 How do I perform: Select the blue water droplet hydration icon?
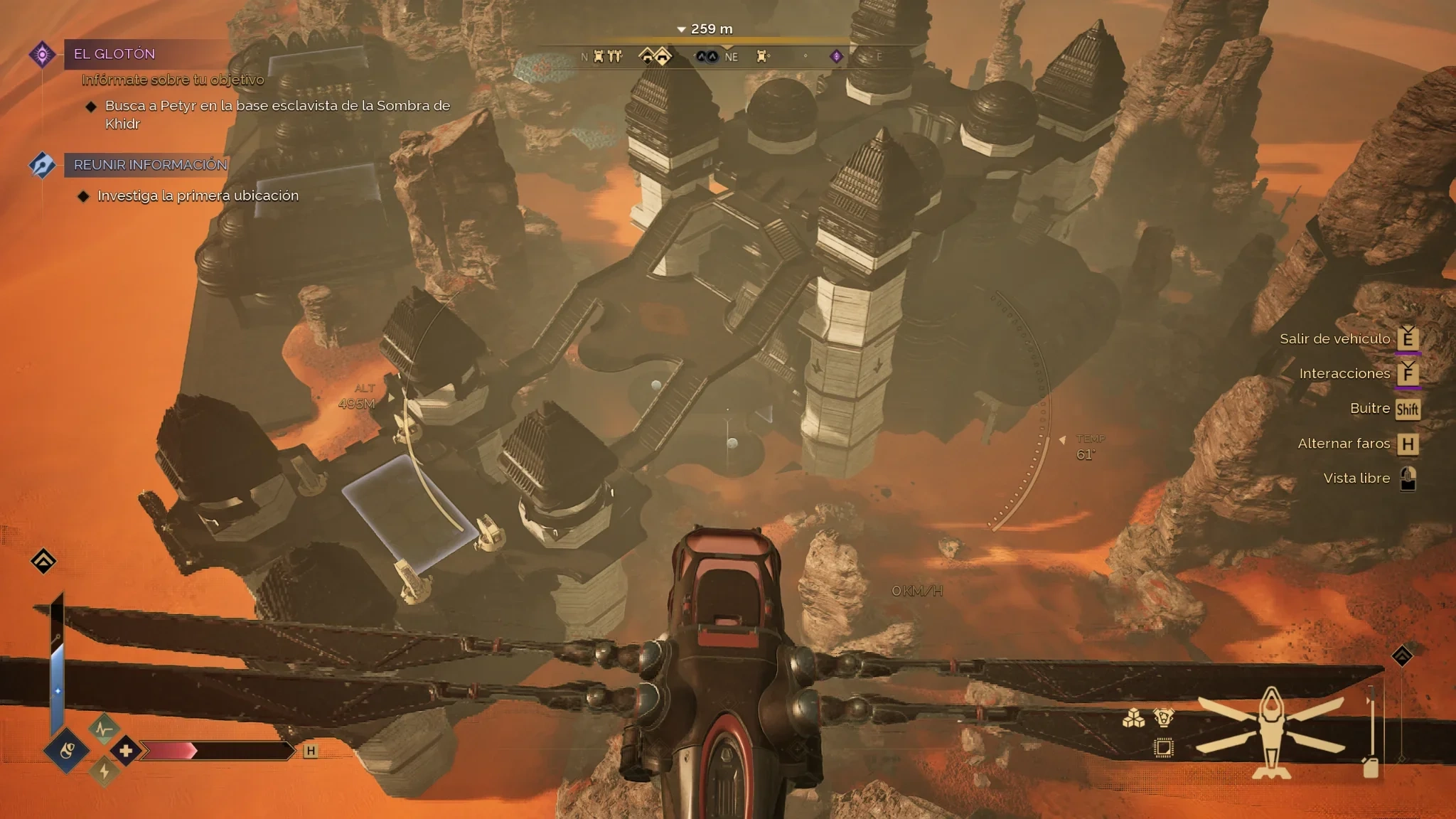67,750
